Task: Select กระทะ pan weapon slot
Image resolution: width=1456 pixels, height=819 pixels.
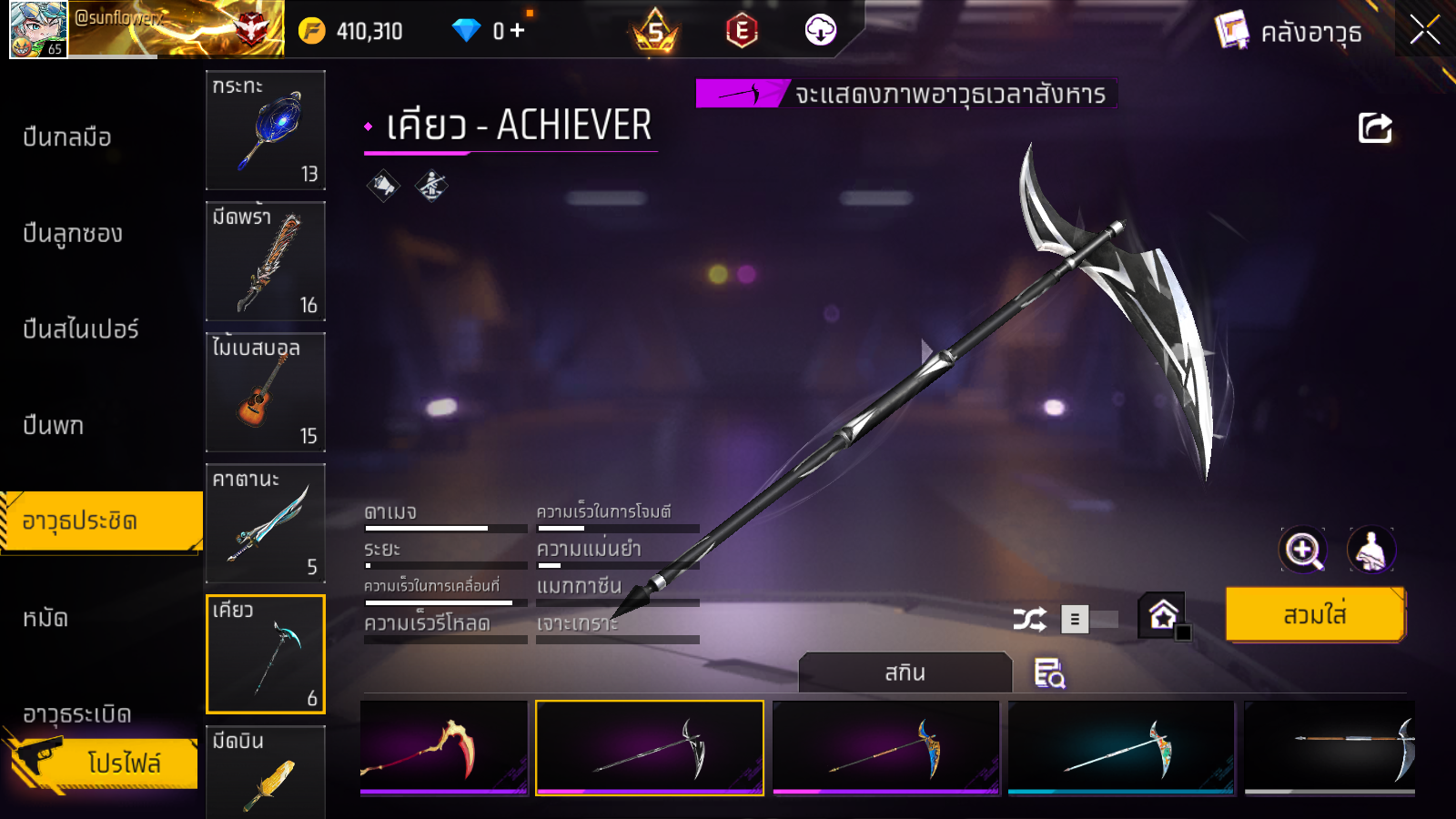Action: tap(266, 130)
